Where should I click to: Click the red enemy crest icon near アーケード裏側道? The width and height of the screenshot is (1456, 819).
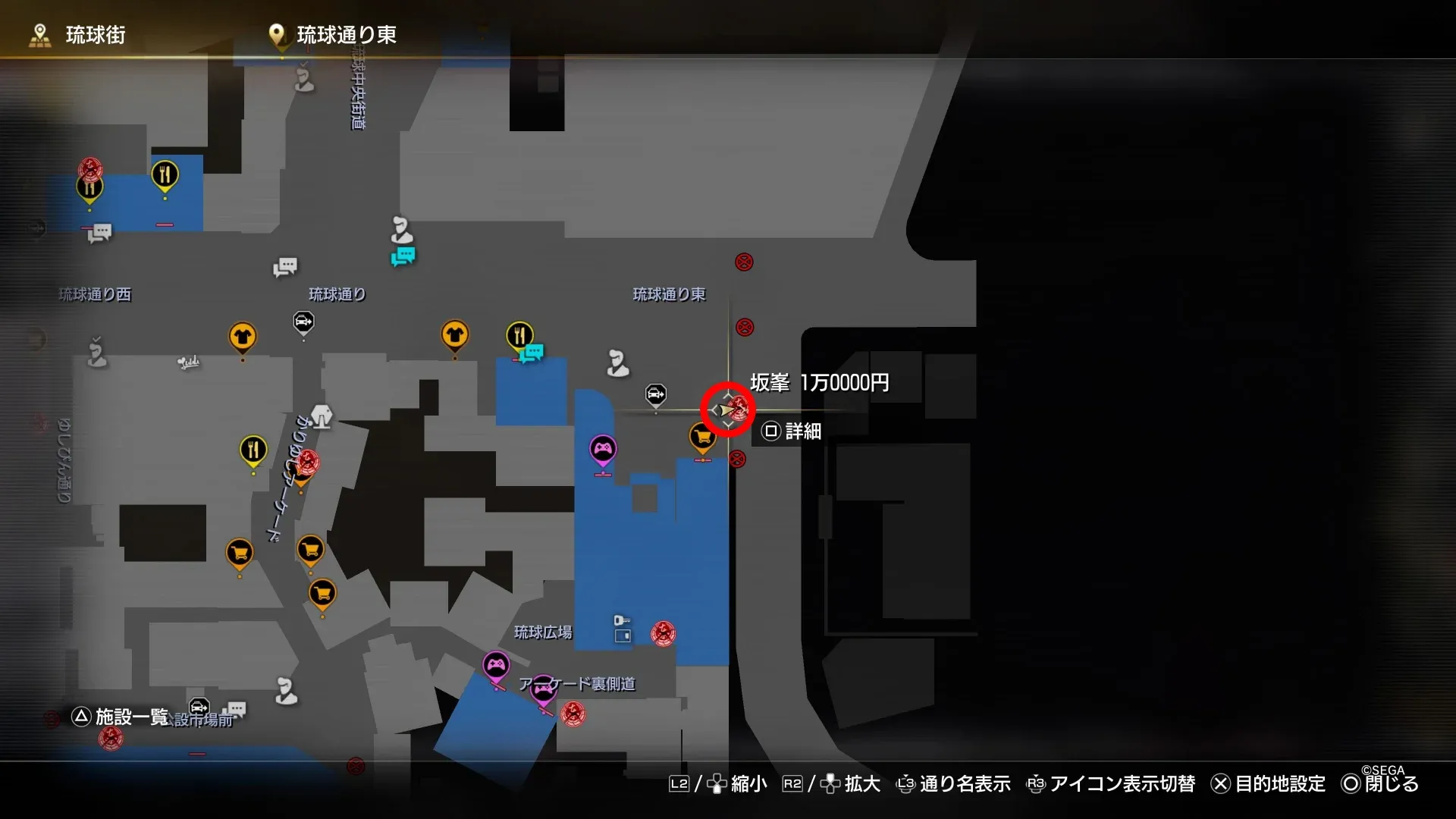point(572,714)
